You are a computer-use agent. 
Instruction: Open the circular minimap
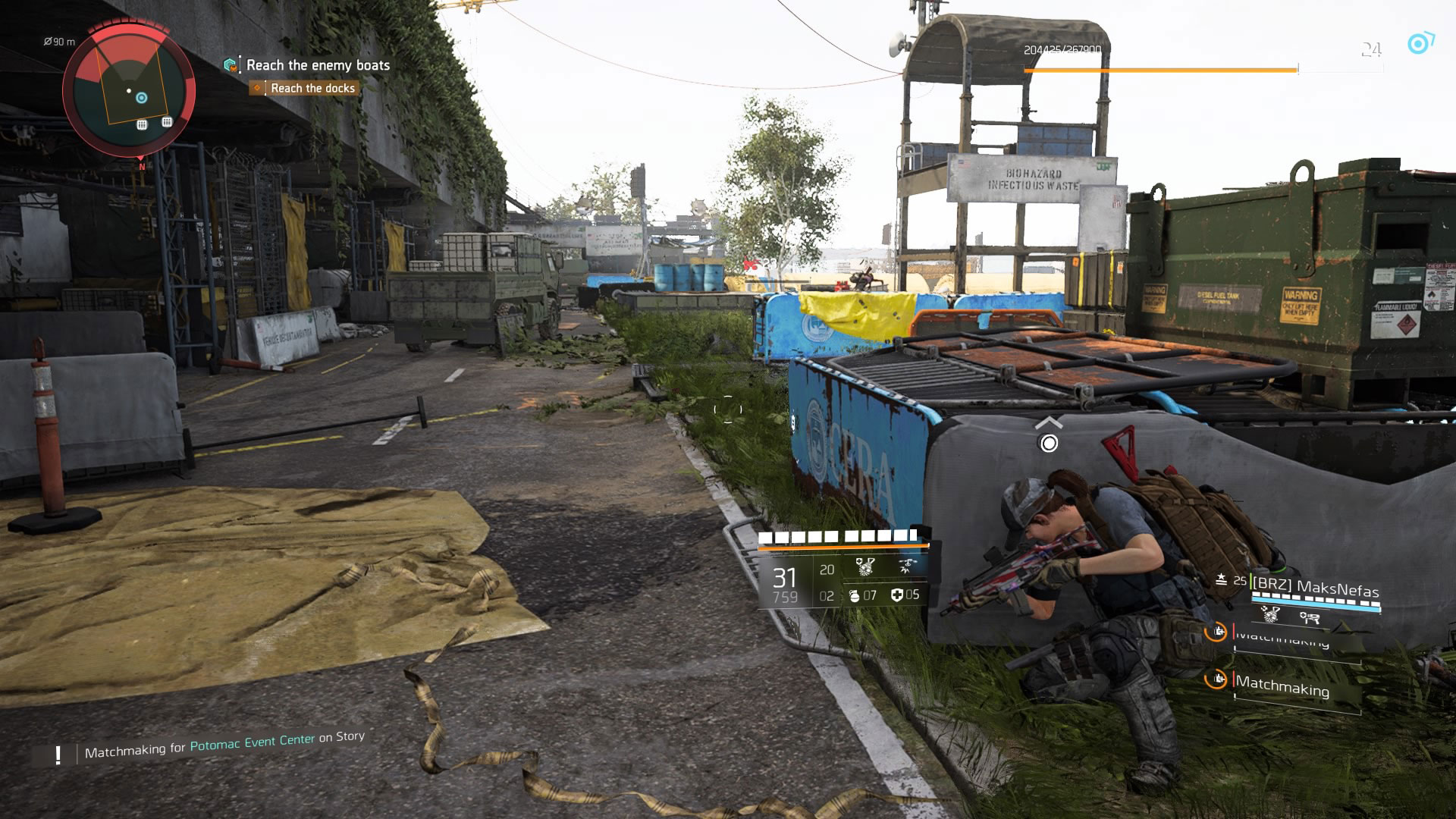tap(129, 91)
